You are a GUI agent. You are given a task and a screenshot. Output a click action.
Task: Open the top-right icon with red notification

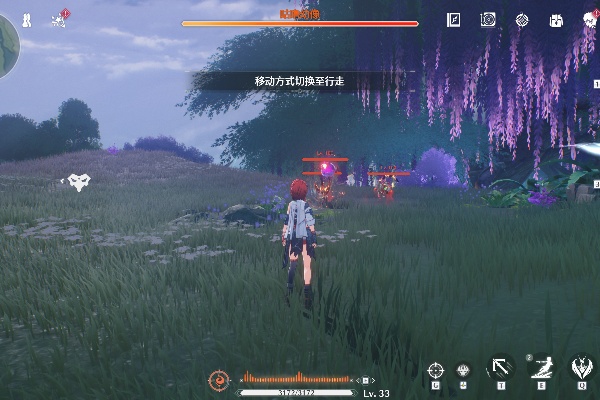pos(589,19)
